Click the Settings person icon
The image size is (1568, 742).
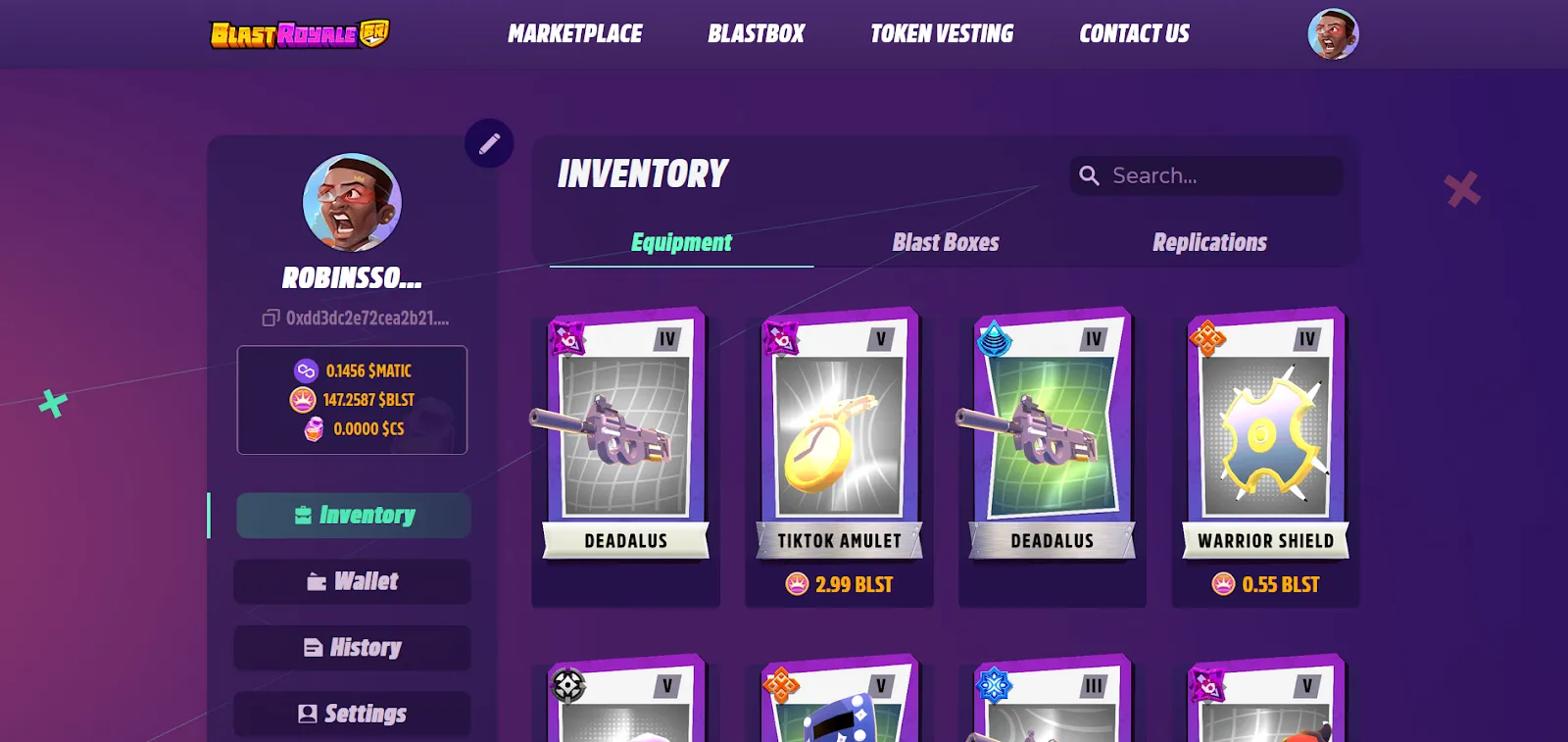308,714
